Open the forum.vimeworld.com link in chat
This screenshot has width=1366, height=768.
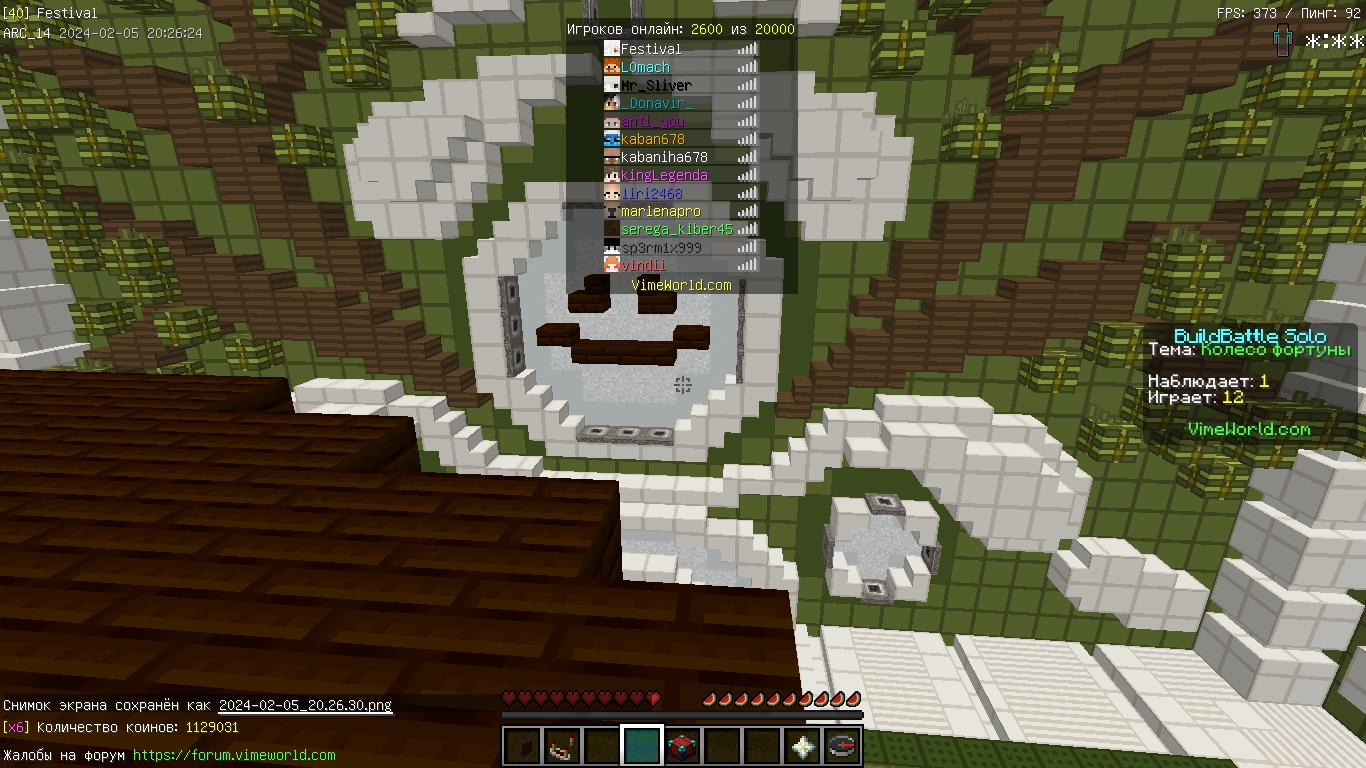coord(234,755)
